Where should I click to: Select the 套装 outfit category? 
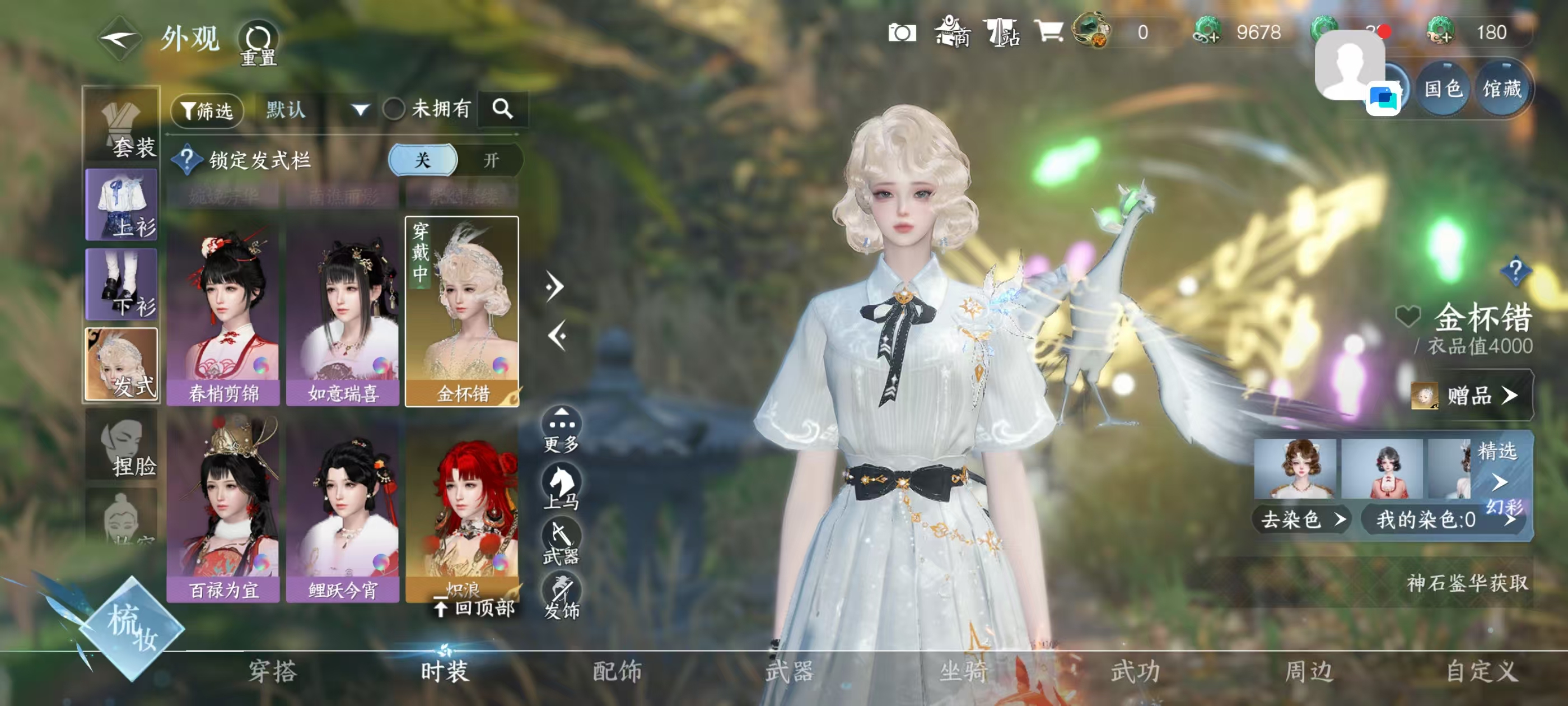pos(122,126)
